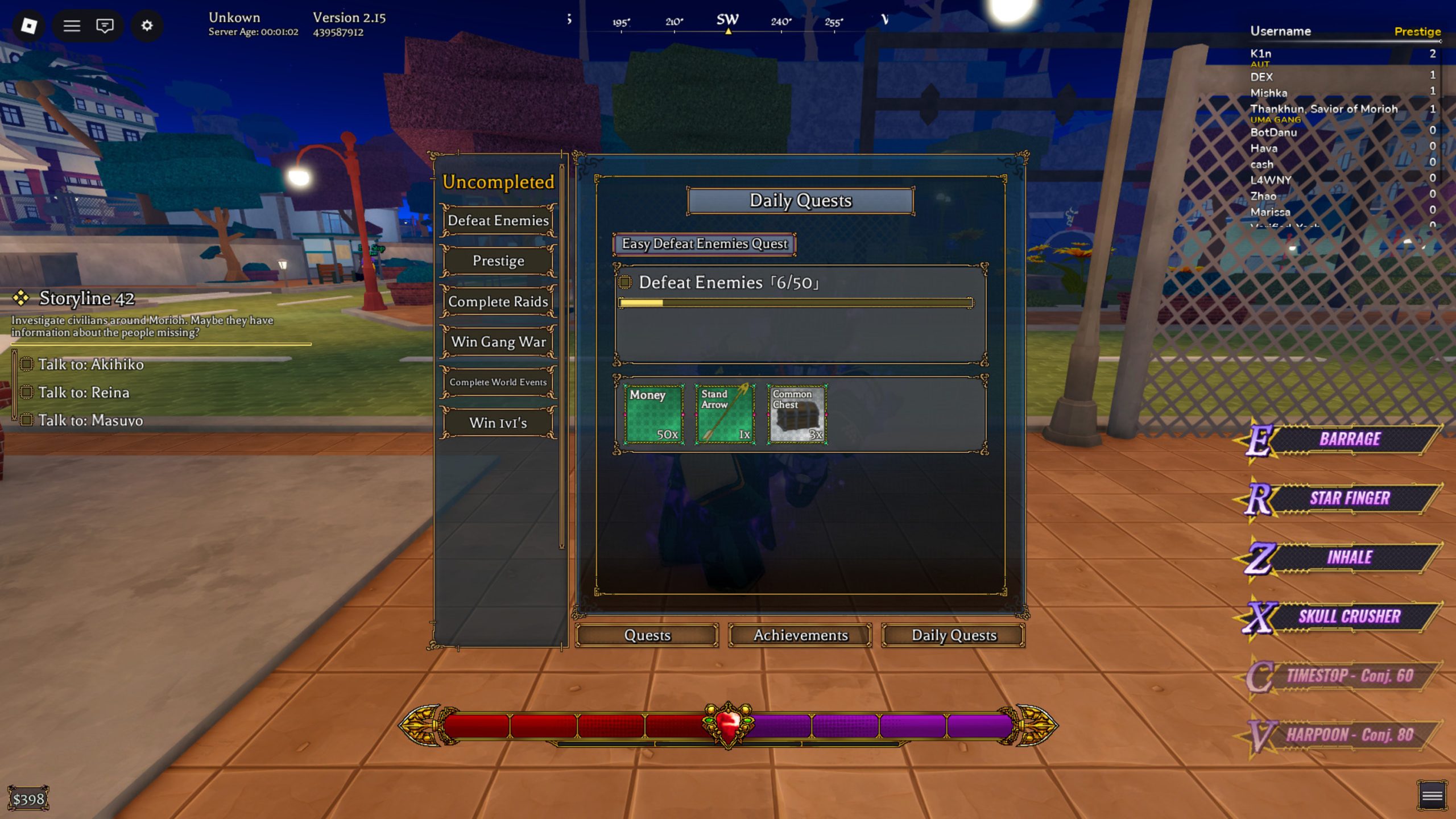Switch to the Quests tab
The width and height of the screenshot is (1456, 819).
point(647,635)
